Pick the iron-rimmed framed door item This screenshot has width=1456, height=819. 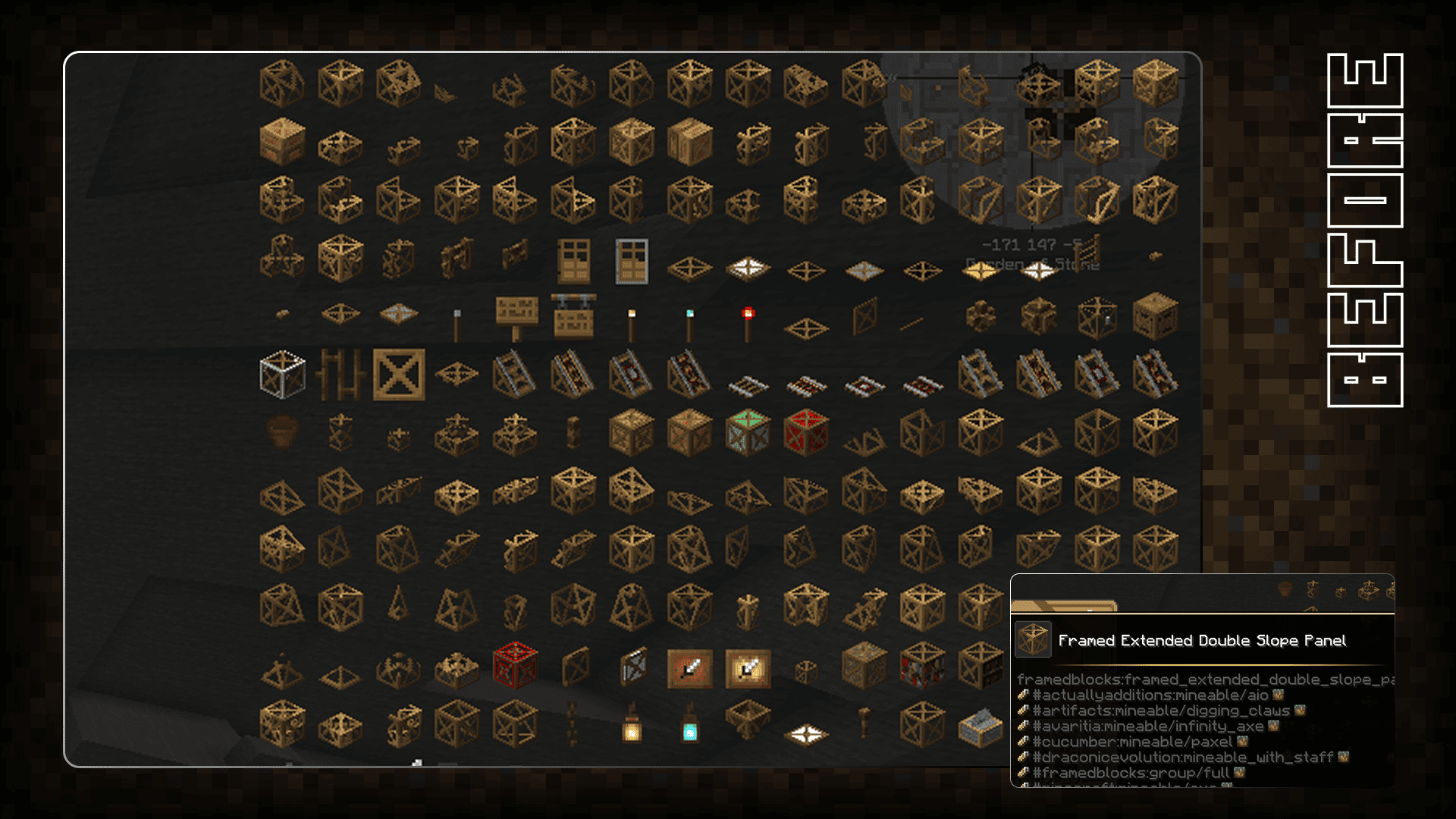[632, 260]
